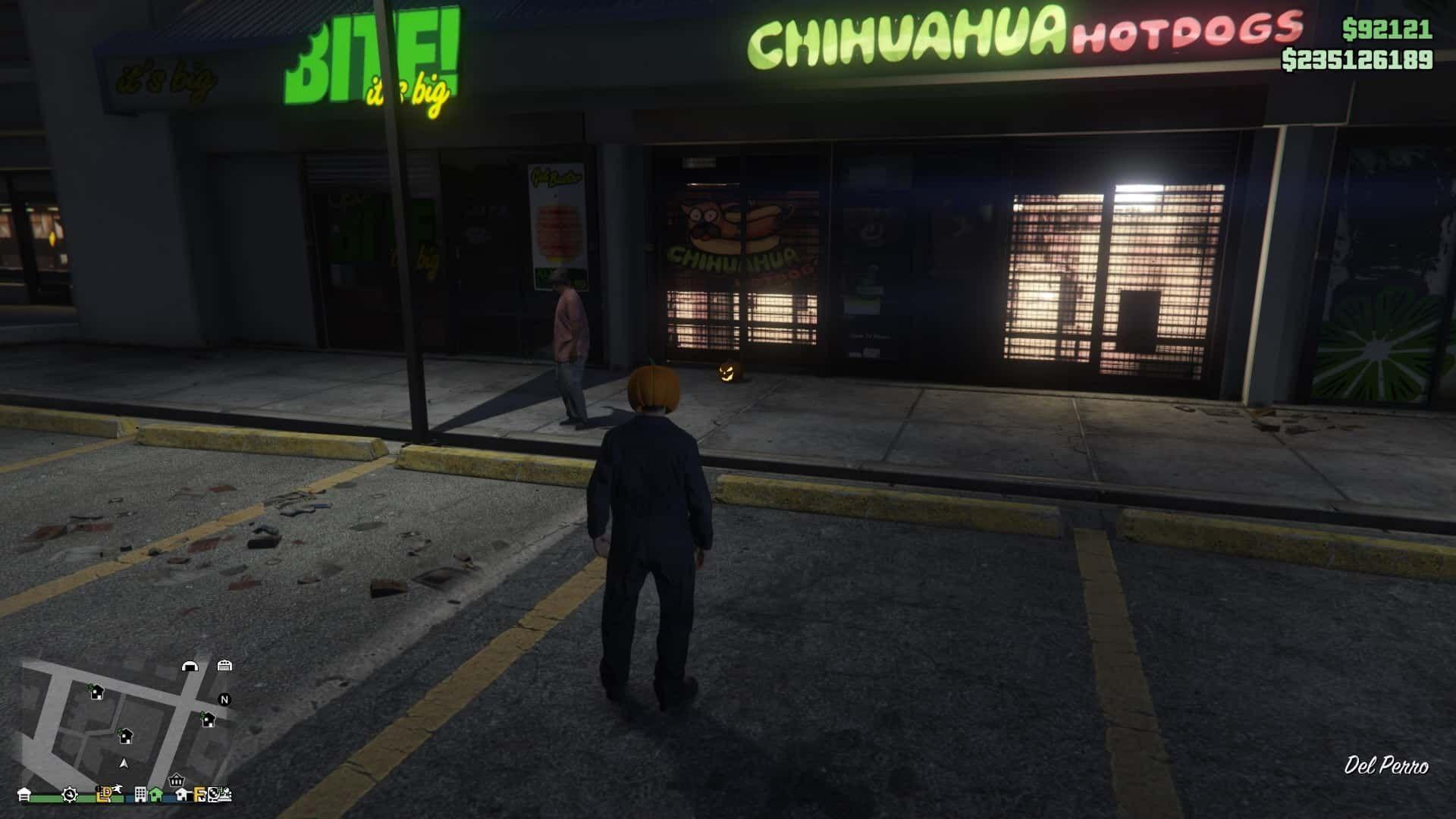Click the yellow F blip on radar
This screenshot has height=819, width=1456.
[199, 794]
